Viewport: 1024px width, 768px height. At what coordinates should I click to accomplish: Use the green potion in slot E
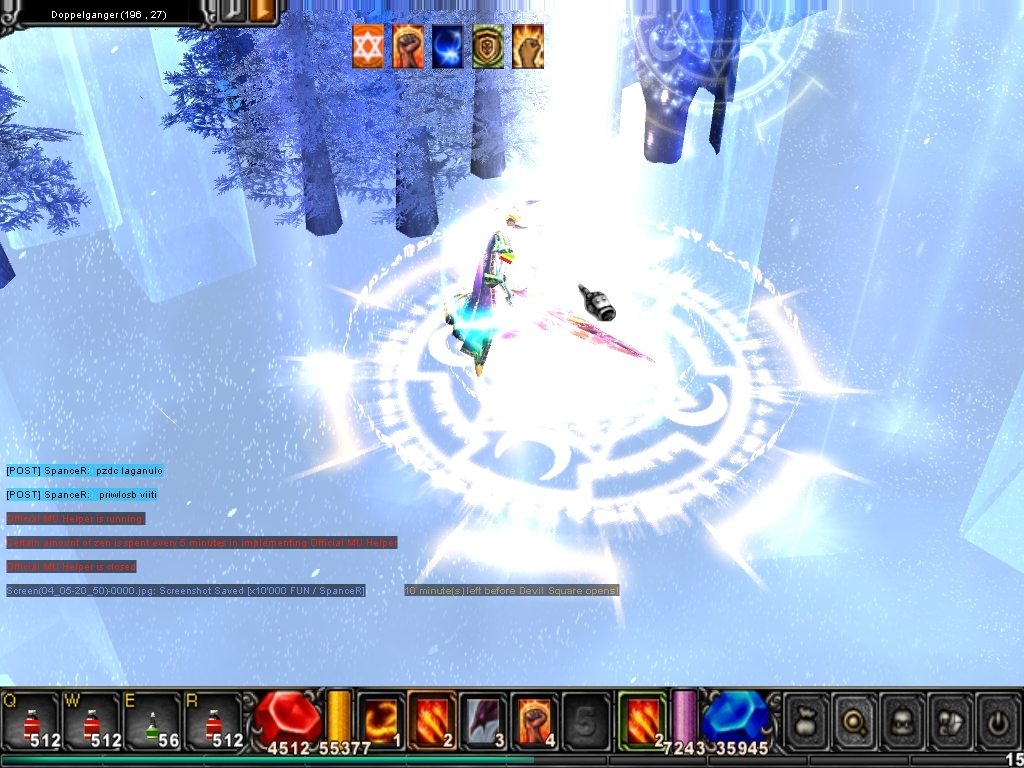click(x=152, y=720)
